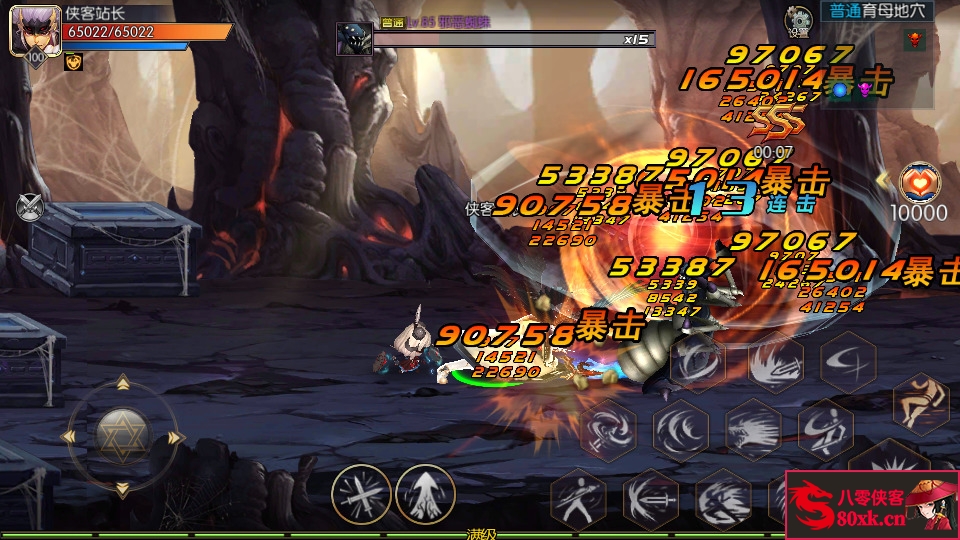Image resolution: width=960 pixels, height=540 pixels.
Task: Use the standing swordsman thrust skill
Action: (x=579, y=497)
